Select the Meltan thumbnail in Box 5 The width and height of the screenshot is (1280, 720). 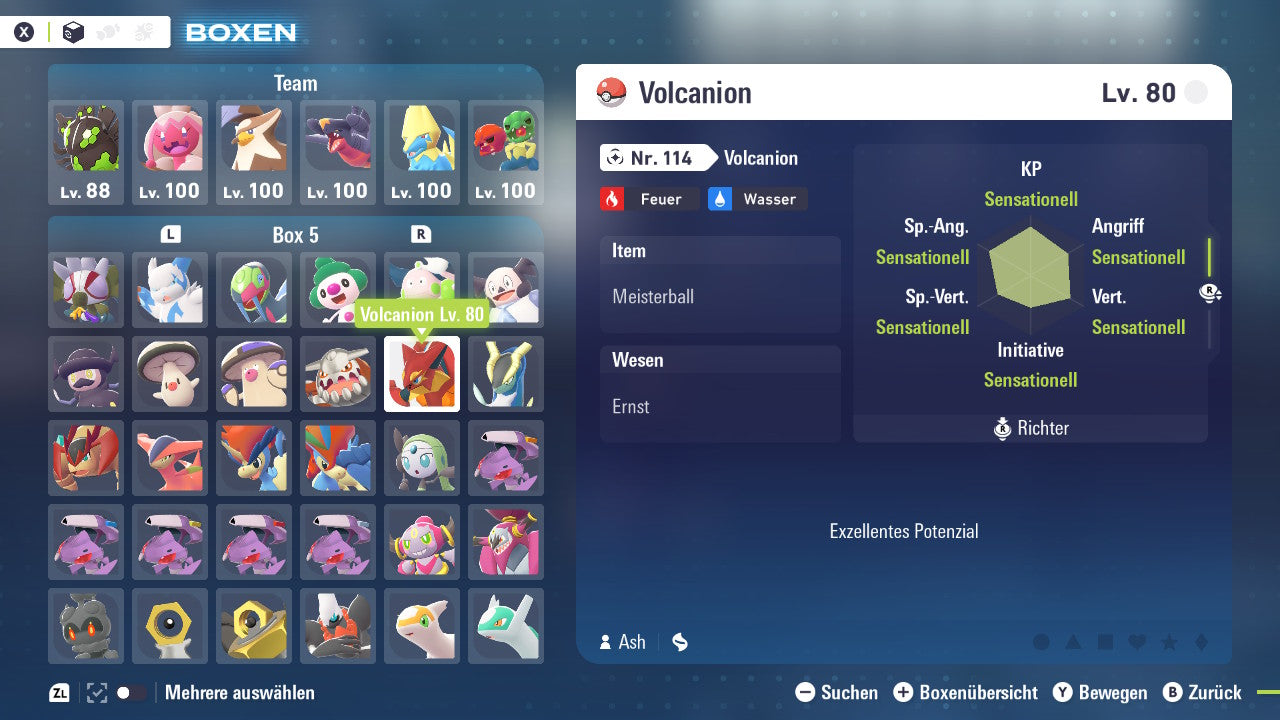coord(170,627)
